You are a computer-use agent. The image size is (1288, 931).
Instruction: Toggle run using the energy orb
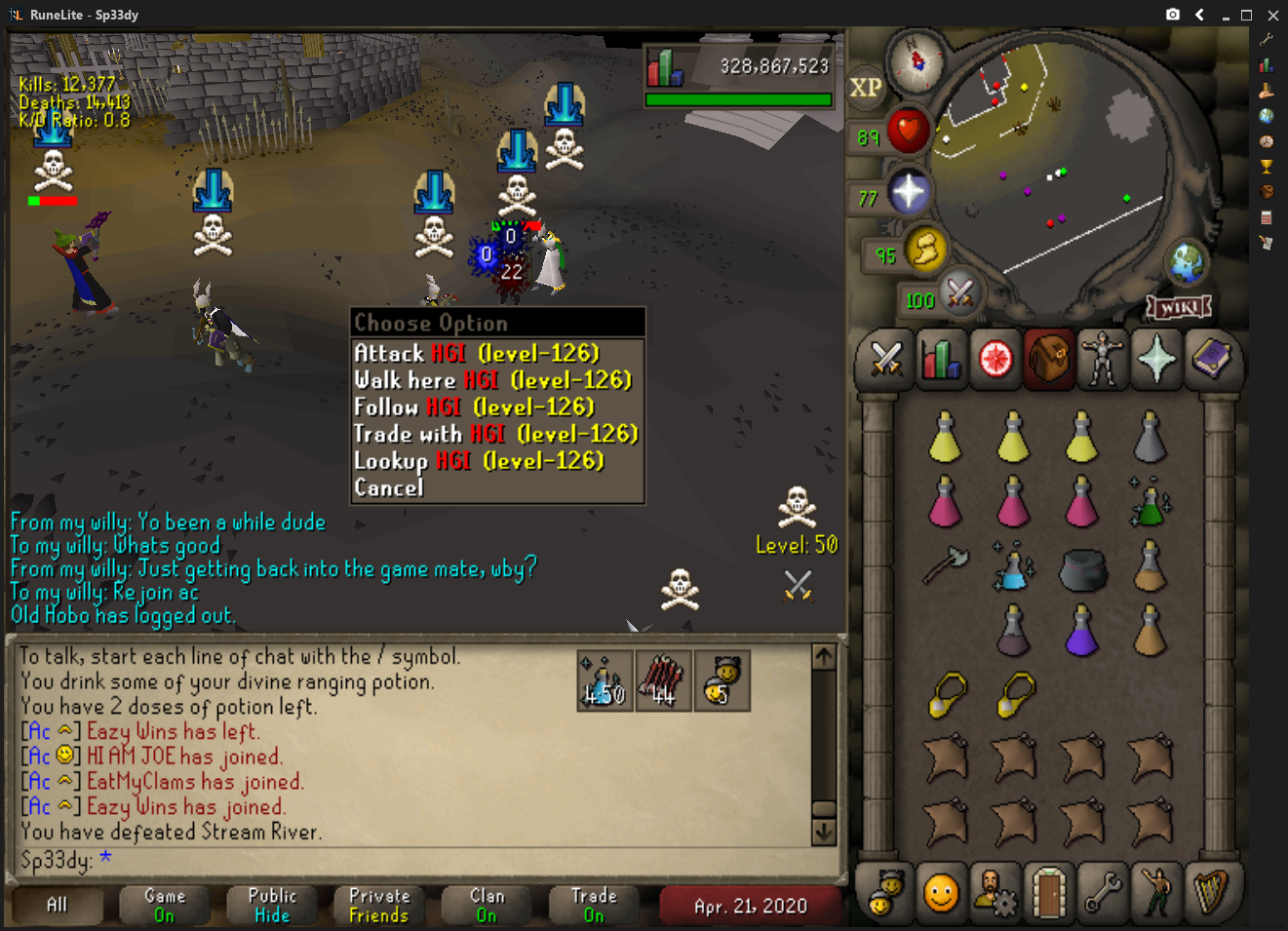coord(925,251)
